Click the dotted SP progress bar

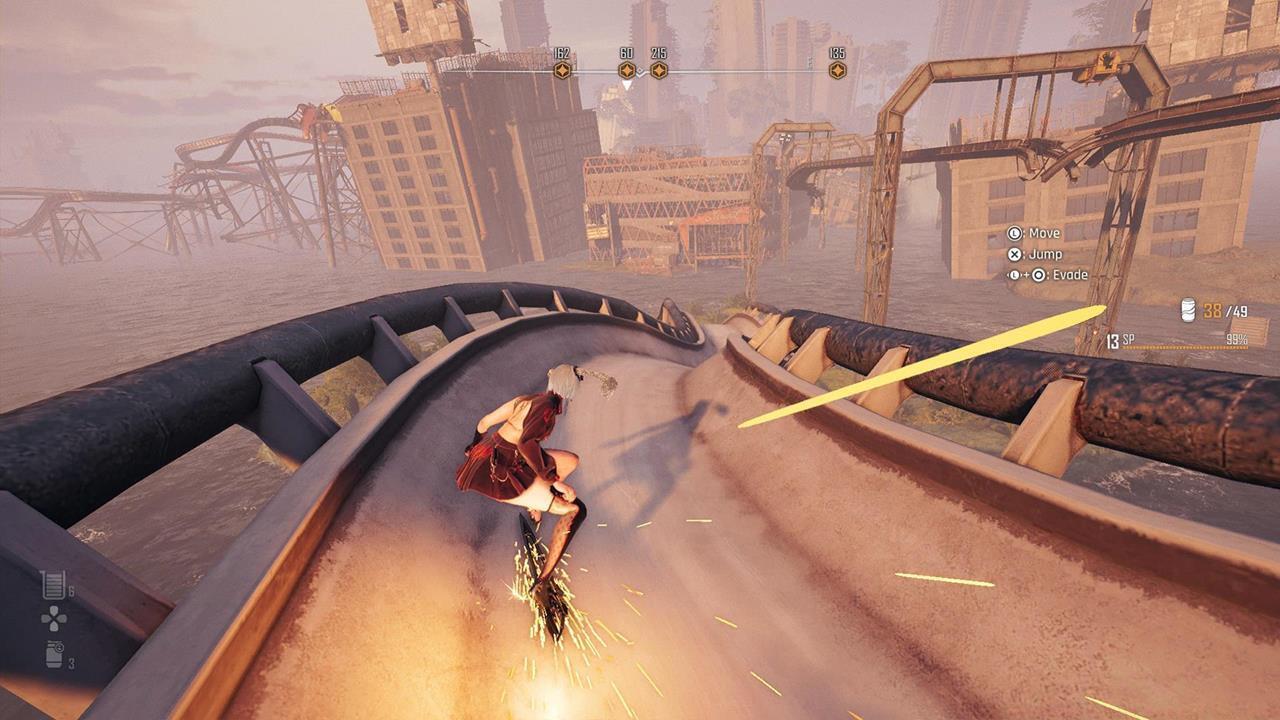pyautogui.click(x=1184, y=347)
